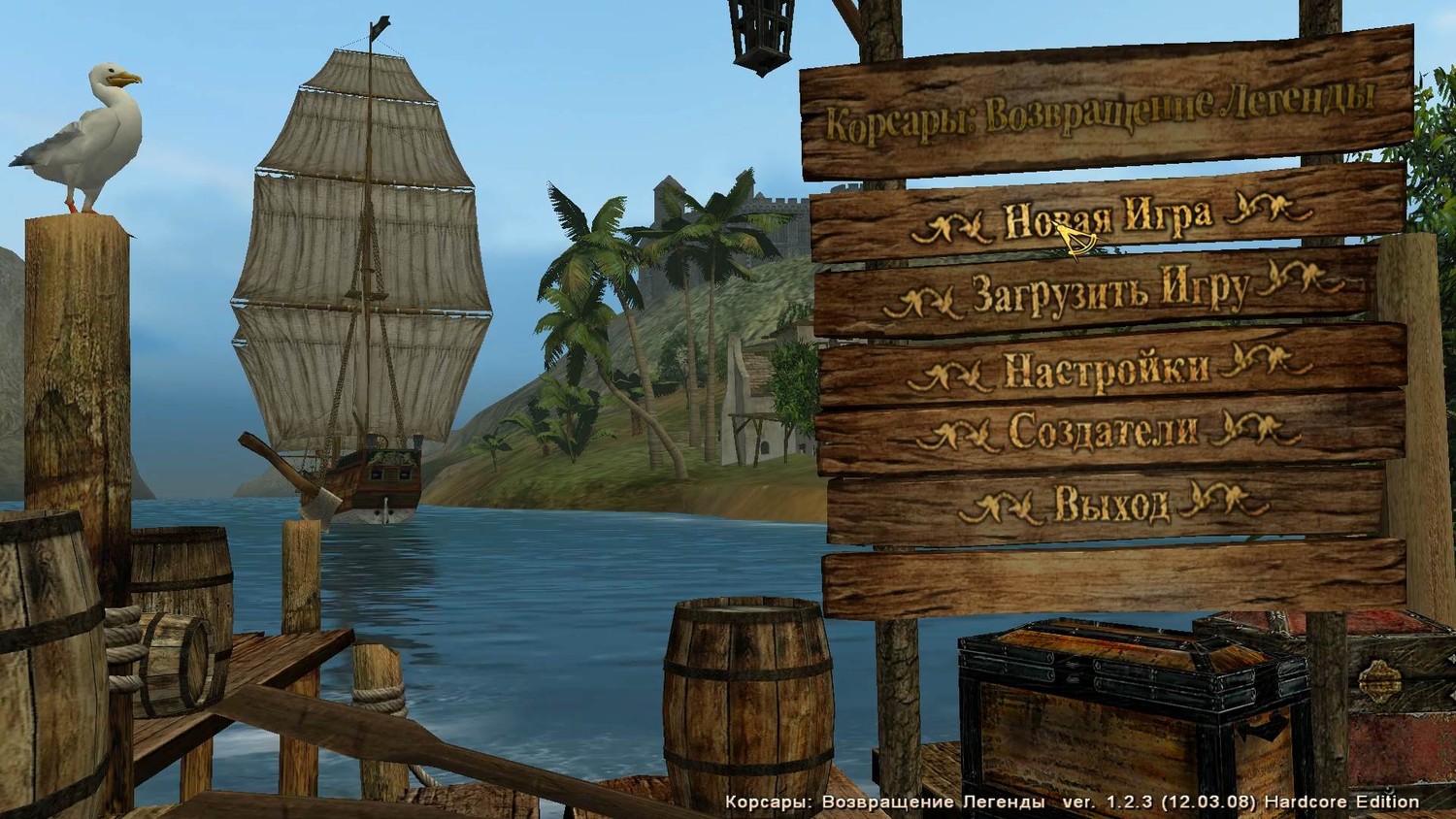Show the Создатели credits
Viewport: 1456px width, 819px height.
click(1104, 432)
